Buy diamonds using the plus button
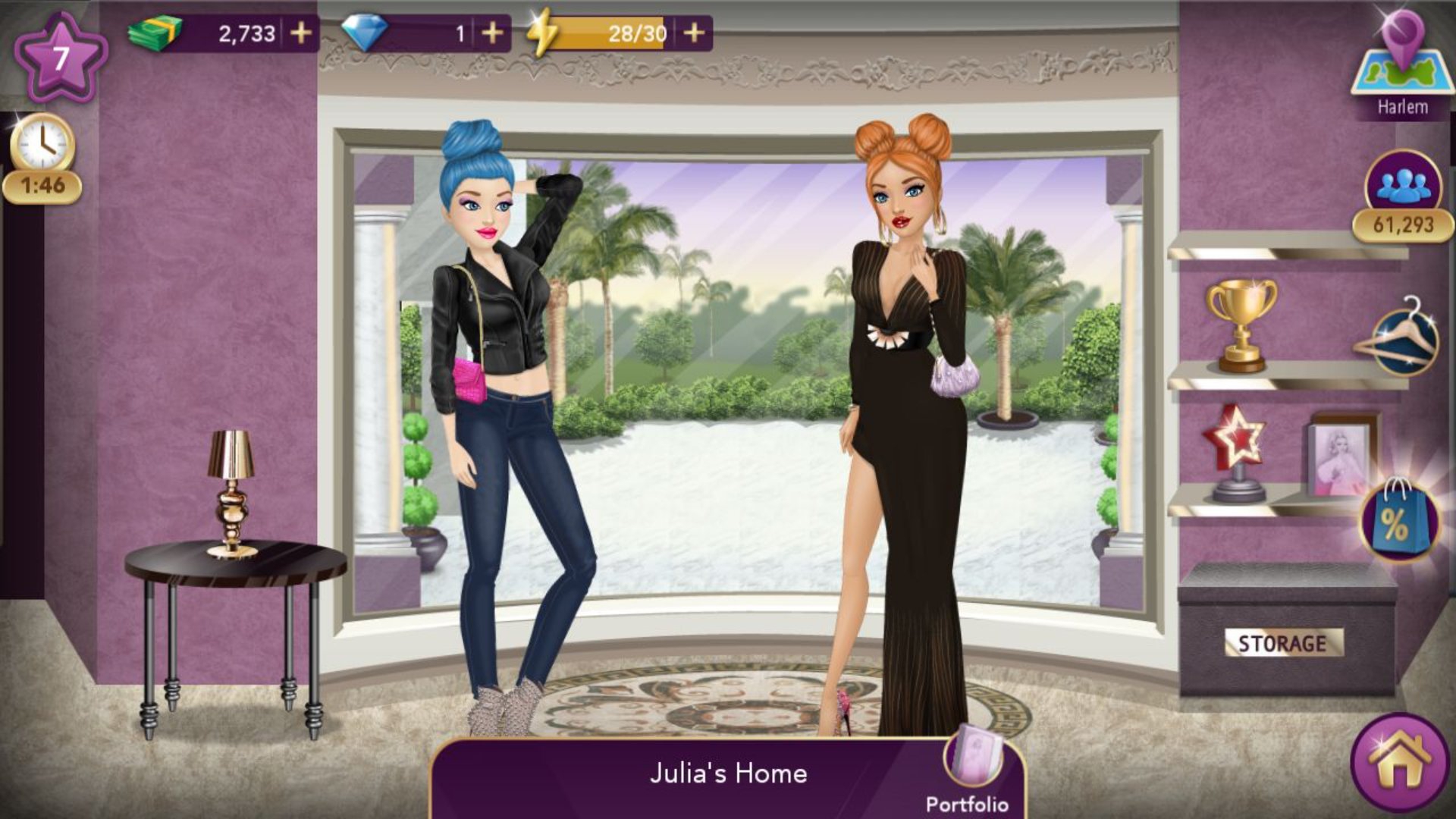1456x819 pixels. pos(492,33)
